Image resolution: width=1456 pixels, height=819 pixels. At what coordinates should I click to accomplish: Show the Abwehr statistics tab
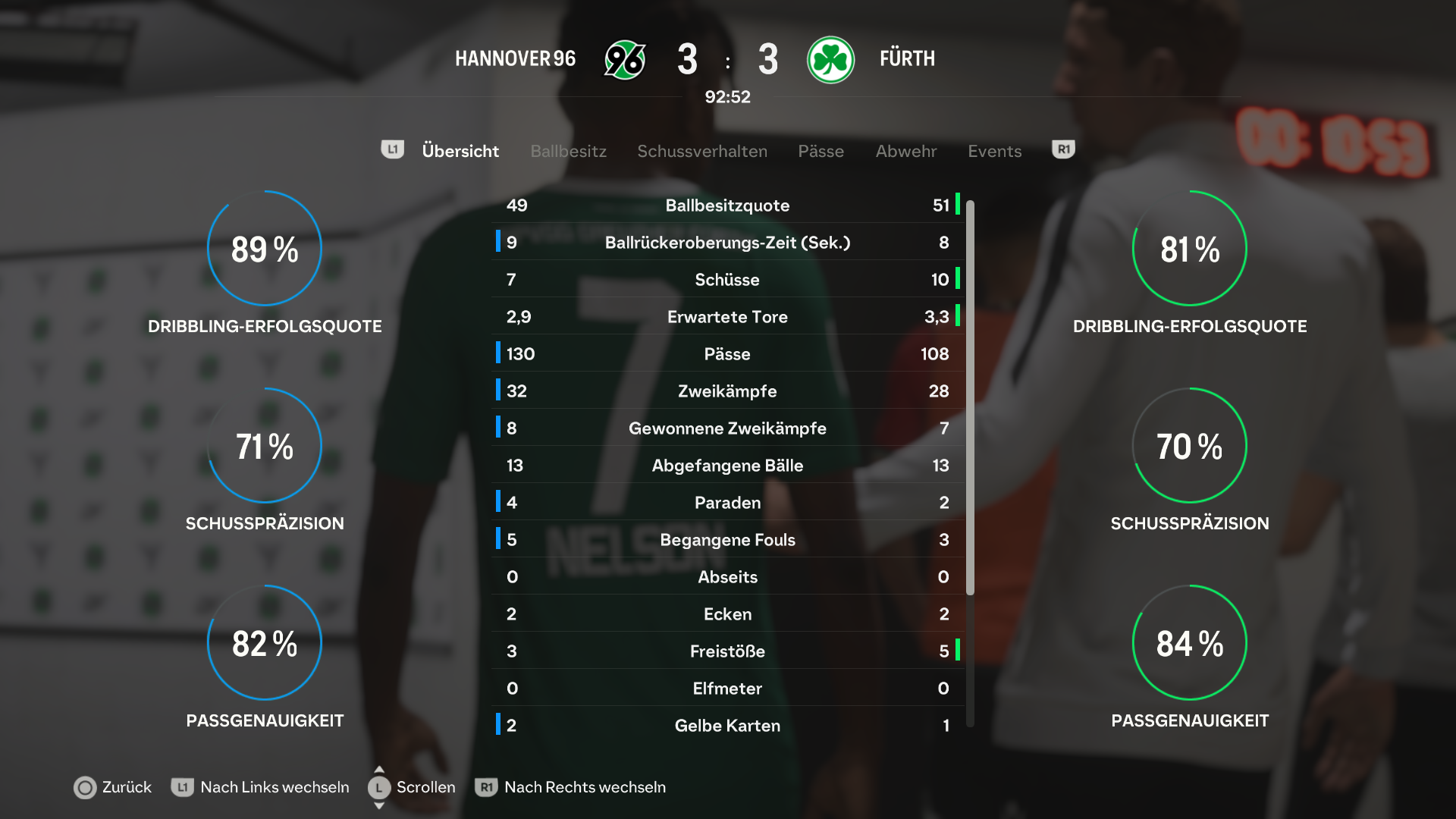[x=905, y=151]
